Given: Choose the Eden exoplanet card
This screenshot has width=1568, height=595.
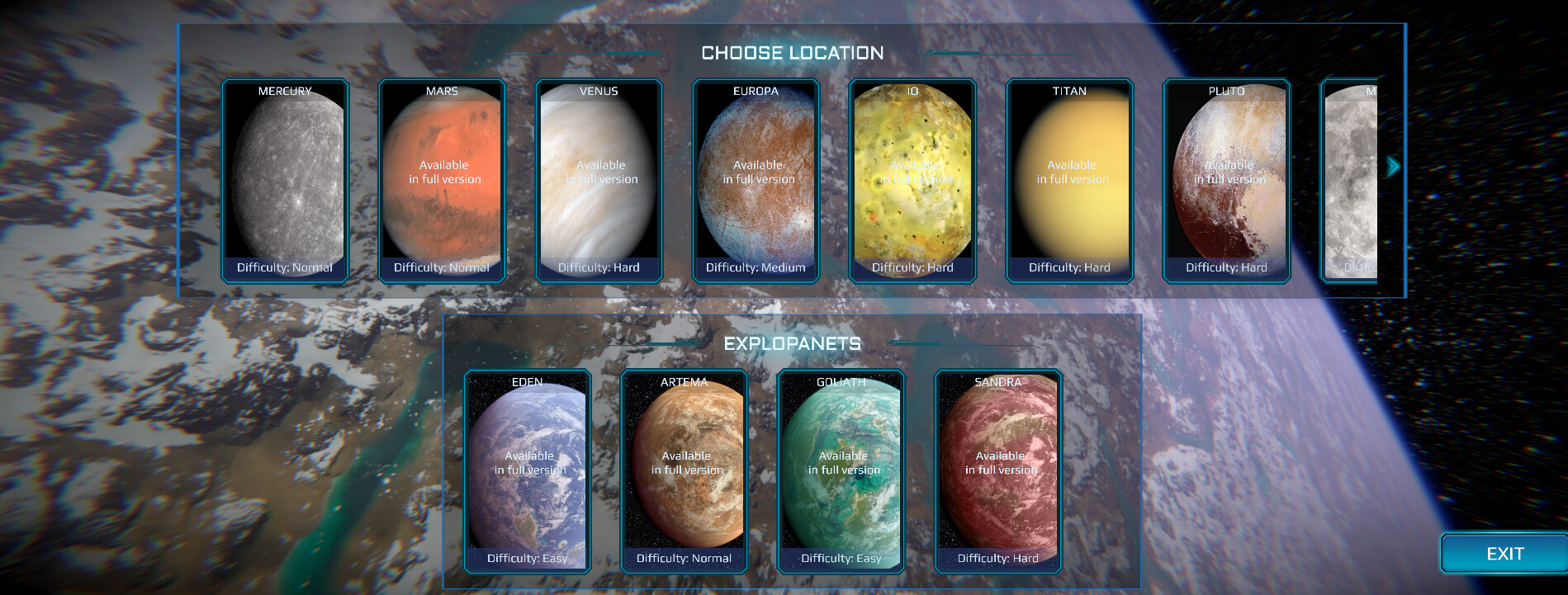Looking at the screenshot, I should click(x=527, y=471).
